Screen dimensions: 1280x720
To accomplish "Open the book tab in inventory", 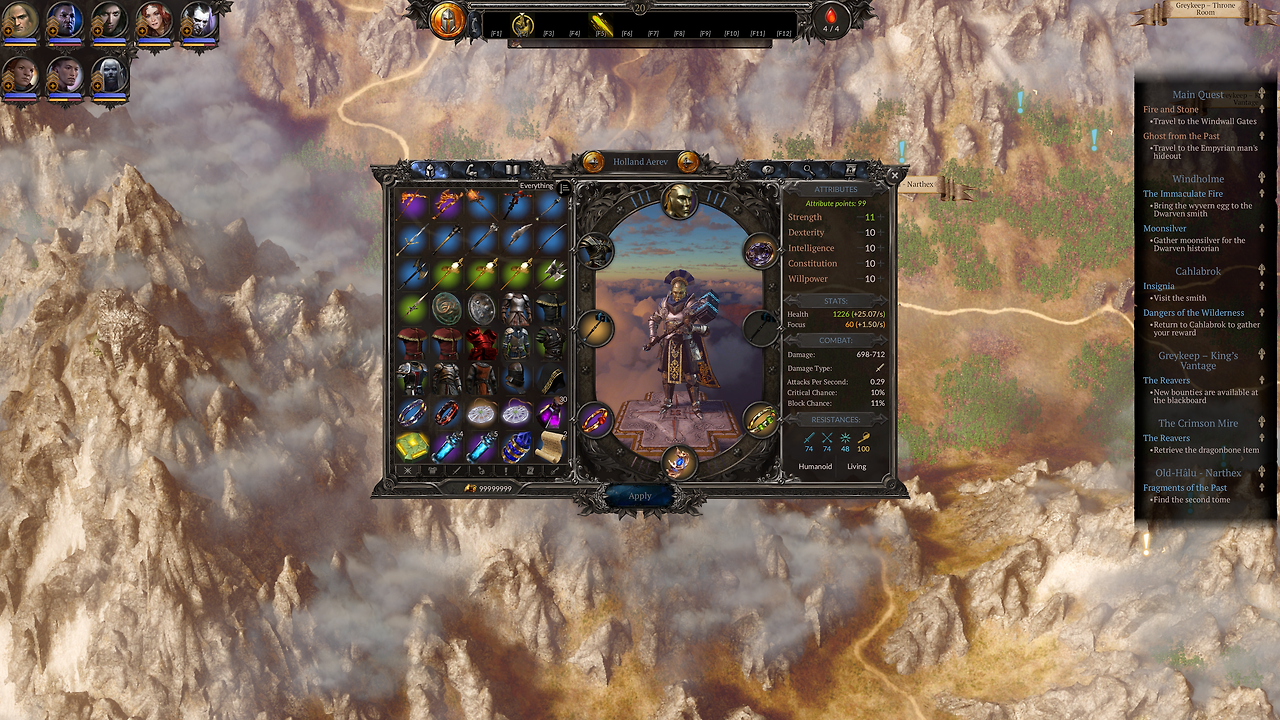I will click(512, 170).
